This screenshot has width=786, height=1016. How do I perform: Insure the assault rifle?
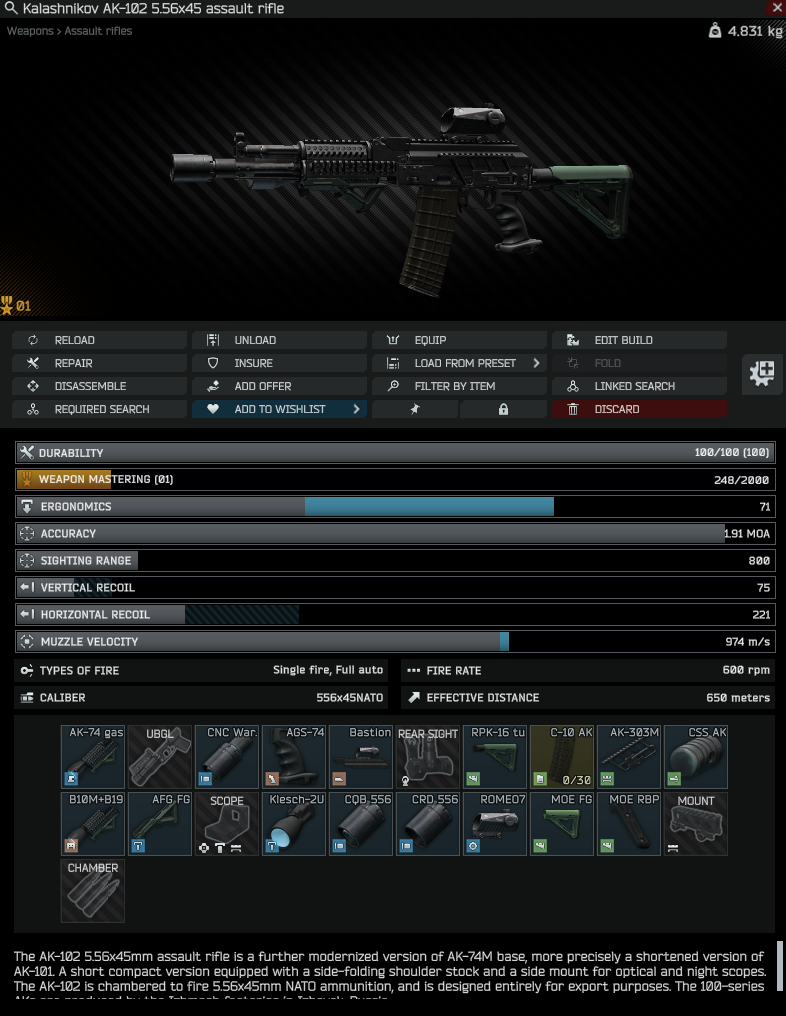pyautogui.click(x=279, y=363)
